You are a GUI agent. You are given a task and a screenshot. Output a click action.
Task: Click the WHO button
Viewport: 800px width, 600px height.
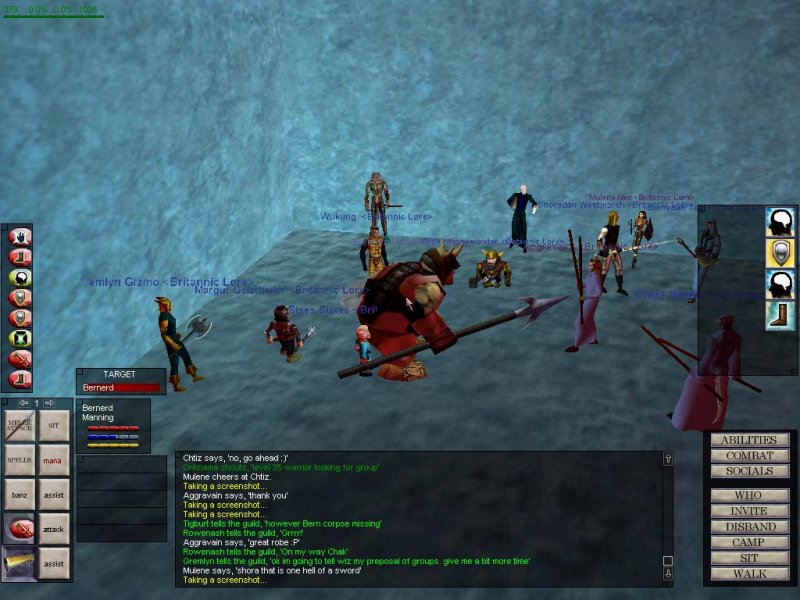750,495
